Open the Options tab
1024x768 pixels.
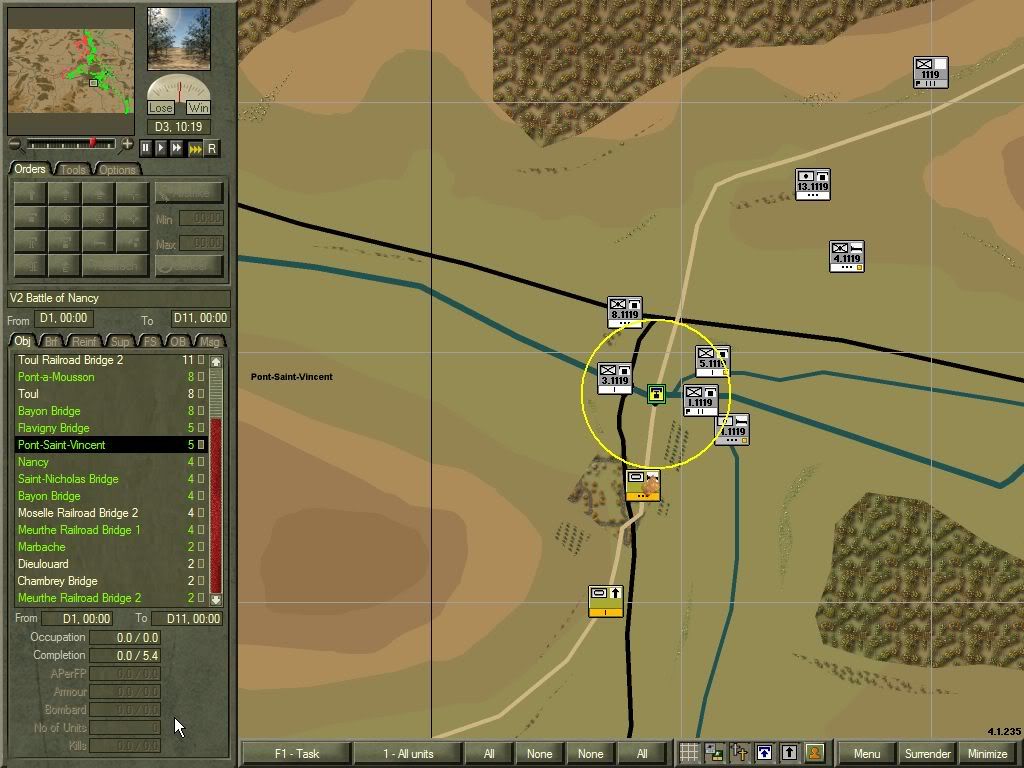[117, 169]
